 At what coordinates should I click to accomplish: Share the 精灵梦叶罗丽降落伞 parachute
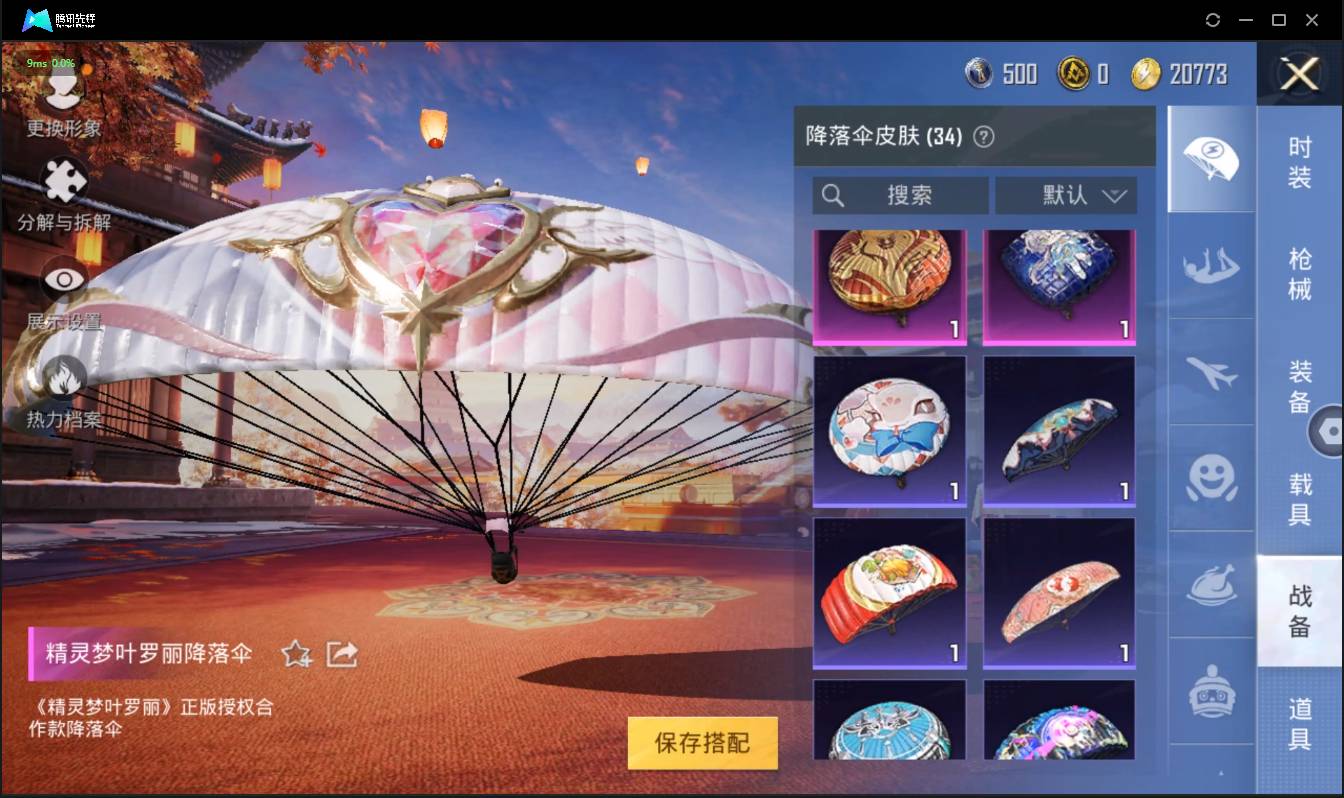tap(341, 652)
